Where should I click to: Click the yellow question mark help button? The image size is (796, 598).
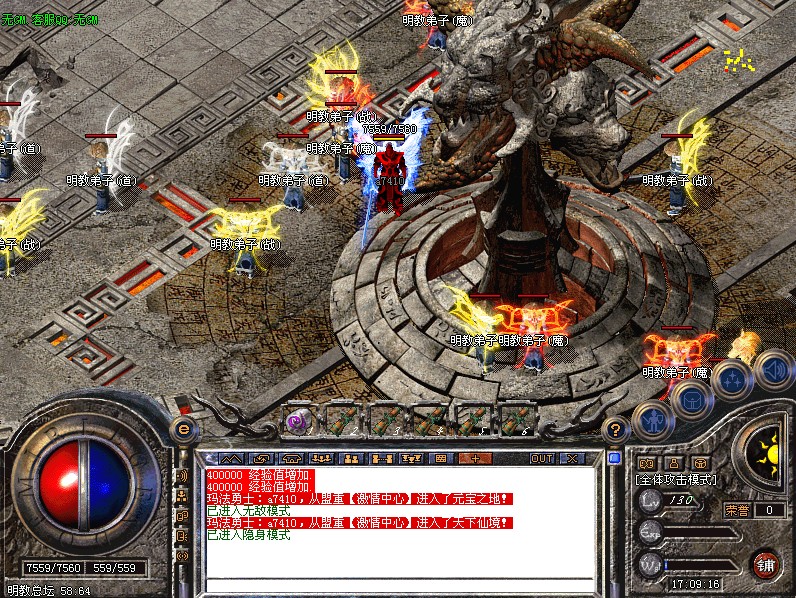click(x=617, y=429)
